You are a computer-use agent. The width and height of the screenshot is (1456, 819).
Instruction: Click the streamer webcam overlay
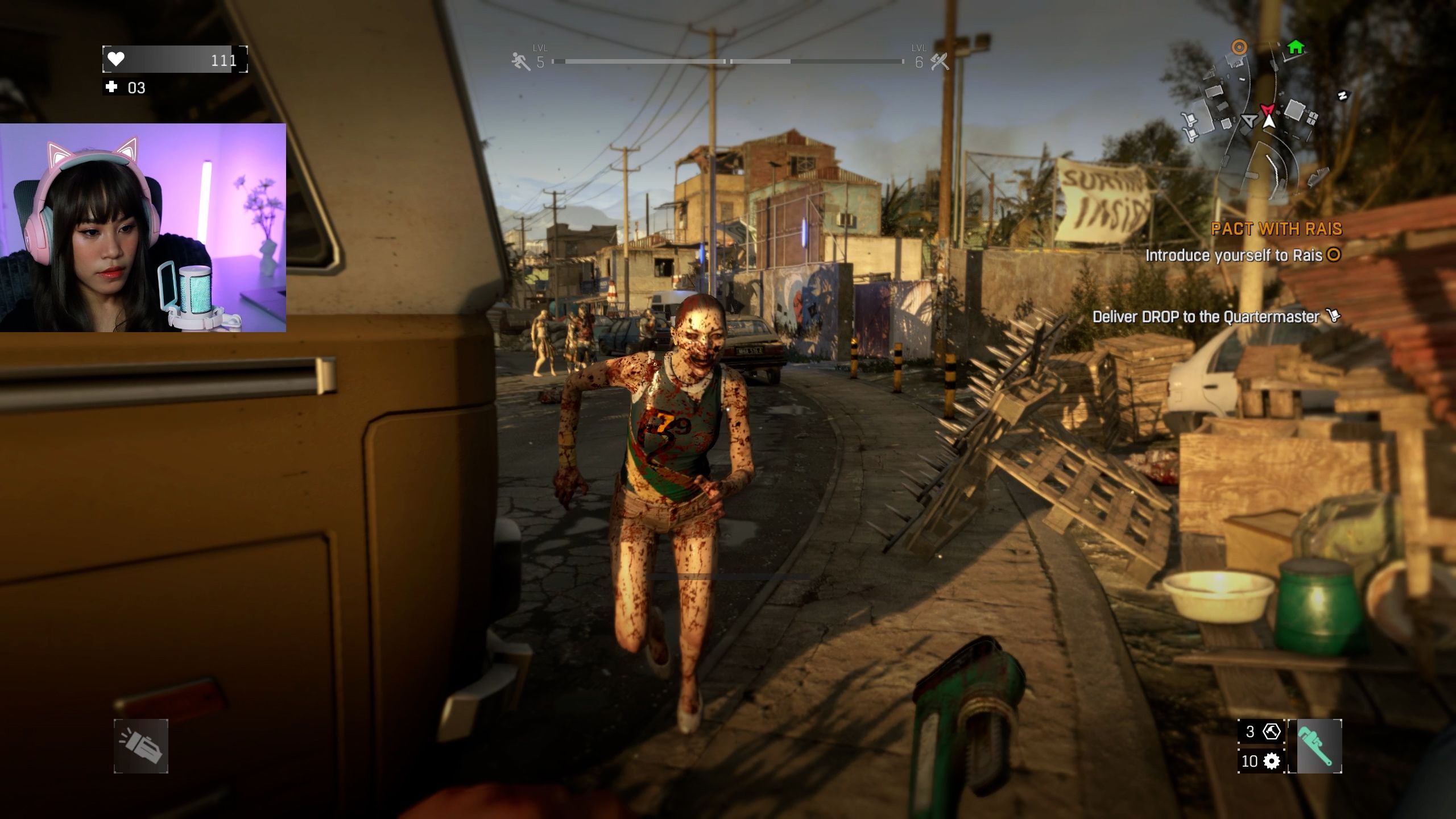click(x=143, y=227)
